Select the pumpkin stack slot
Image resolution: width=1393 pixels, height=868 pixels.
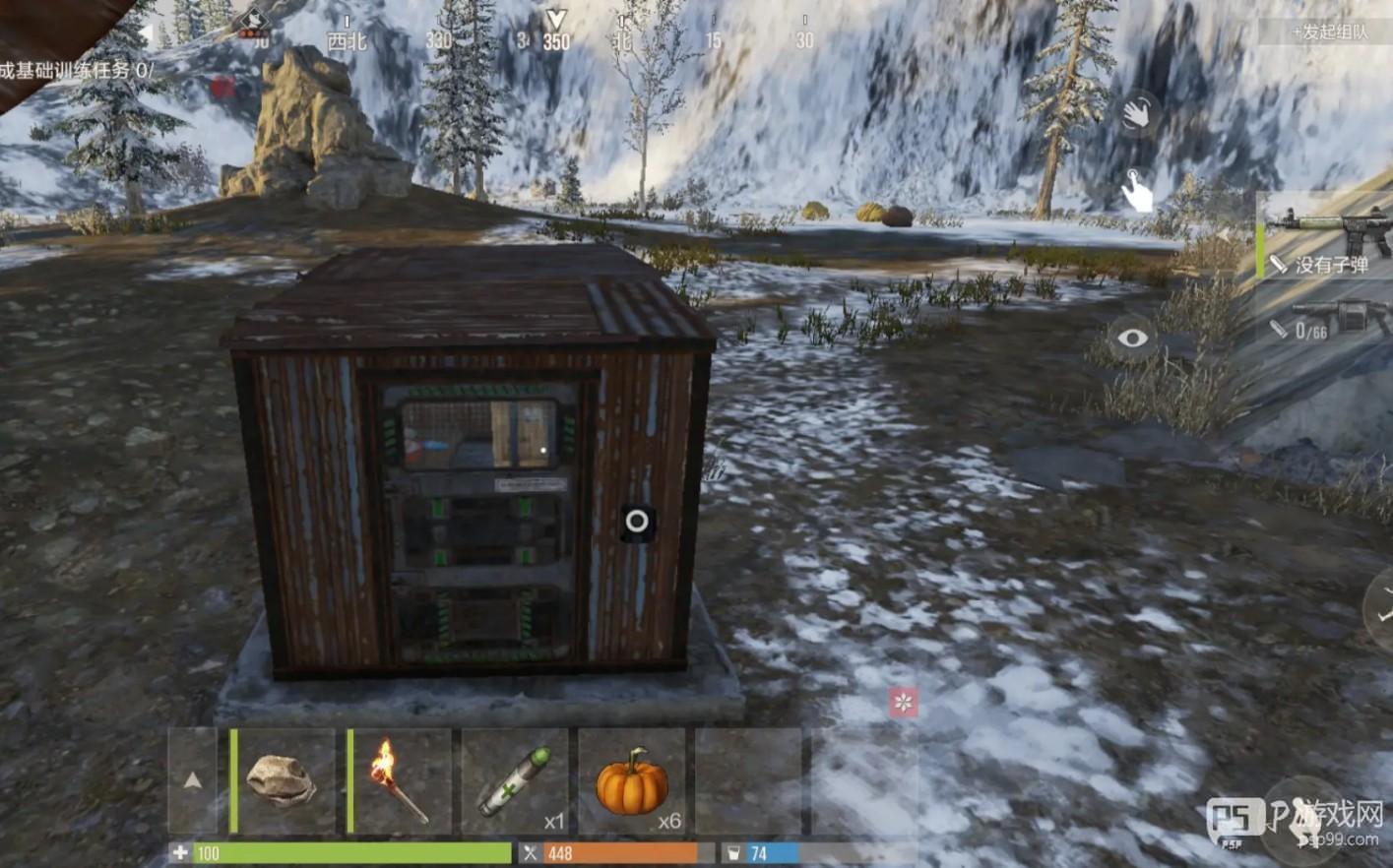point(632,781)
